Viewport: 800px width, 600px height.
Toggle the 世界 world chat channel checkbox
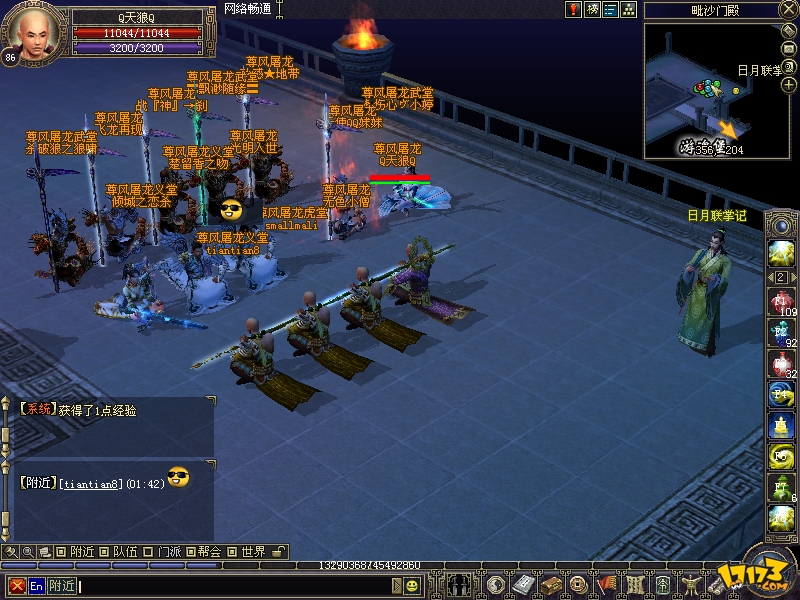(x=231, y=551)
